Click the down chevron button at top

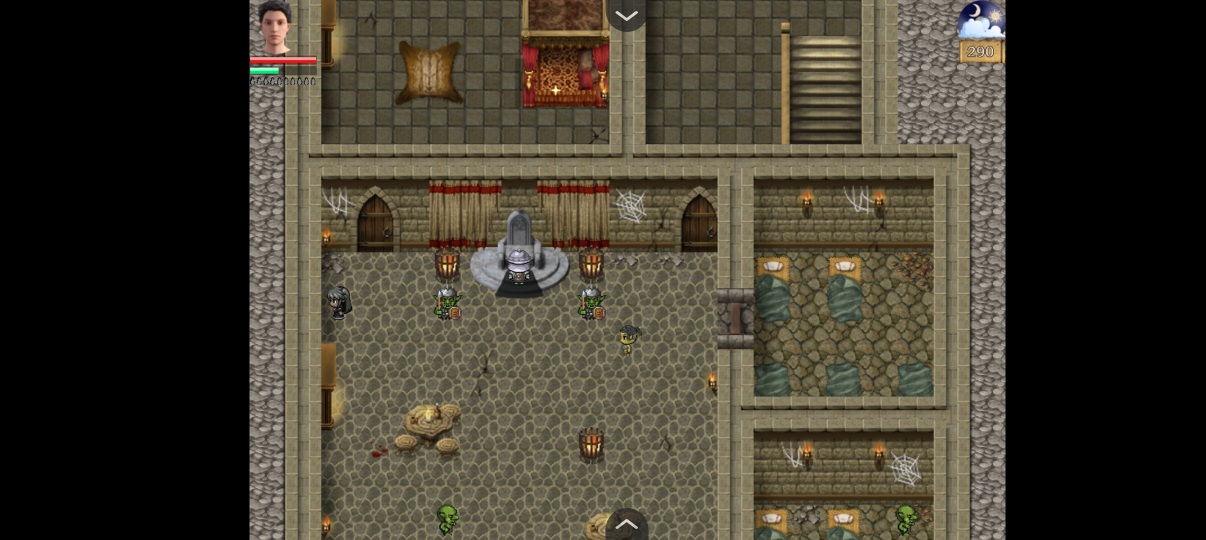(x=627, y=15)
